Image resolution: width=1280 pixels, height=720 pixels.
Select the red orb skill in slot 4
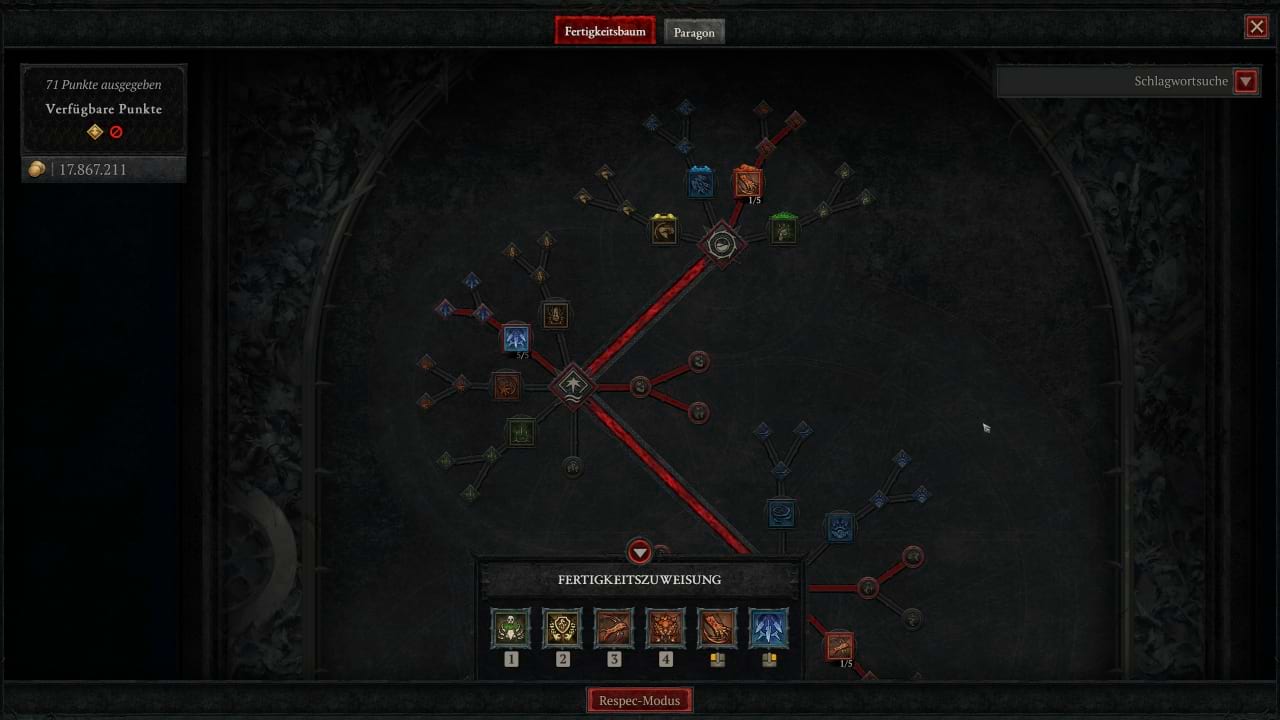666,629
